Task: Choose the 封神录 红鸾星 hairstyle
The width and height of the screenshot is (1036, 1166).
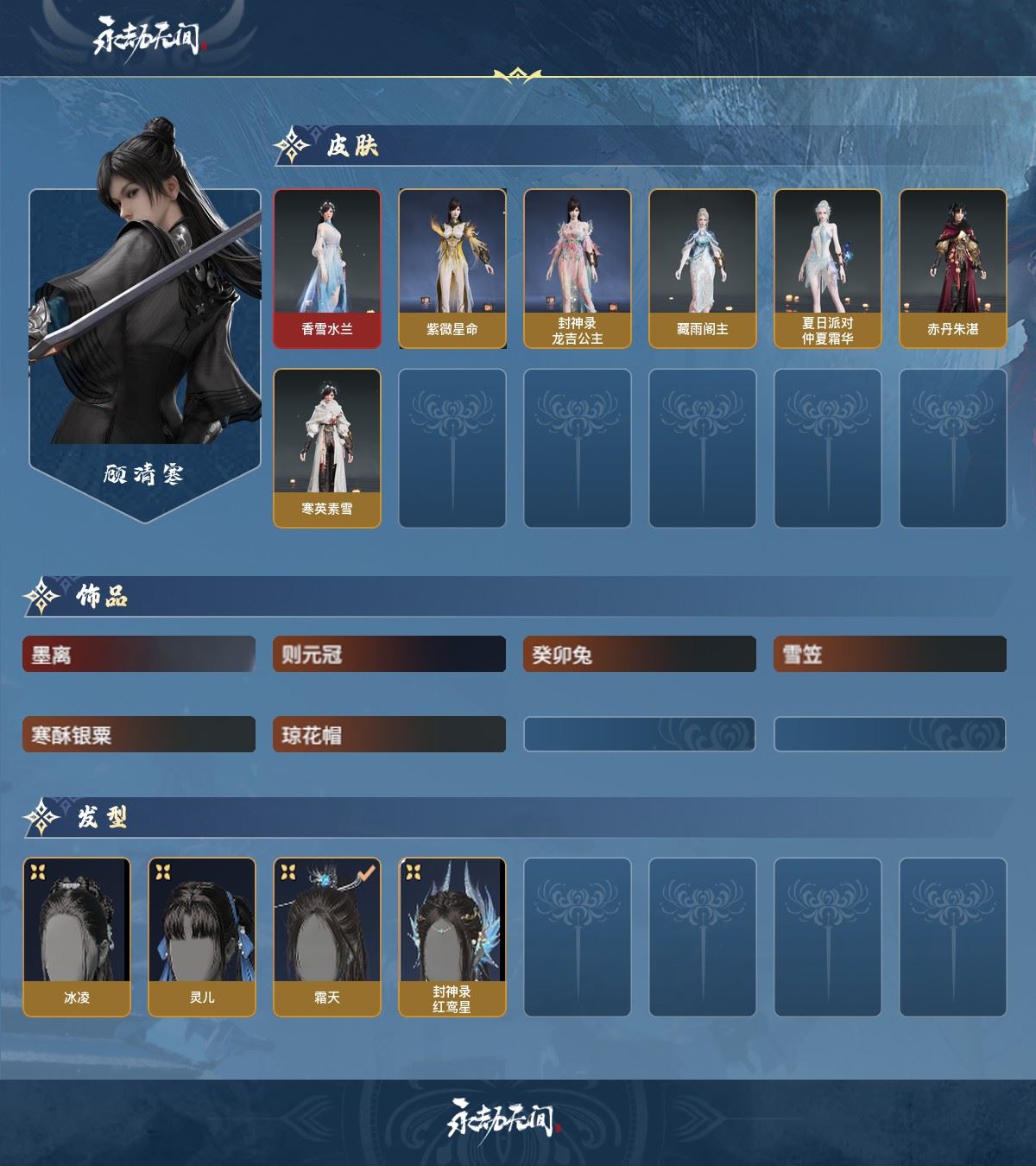Action: tap(452, 937)
